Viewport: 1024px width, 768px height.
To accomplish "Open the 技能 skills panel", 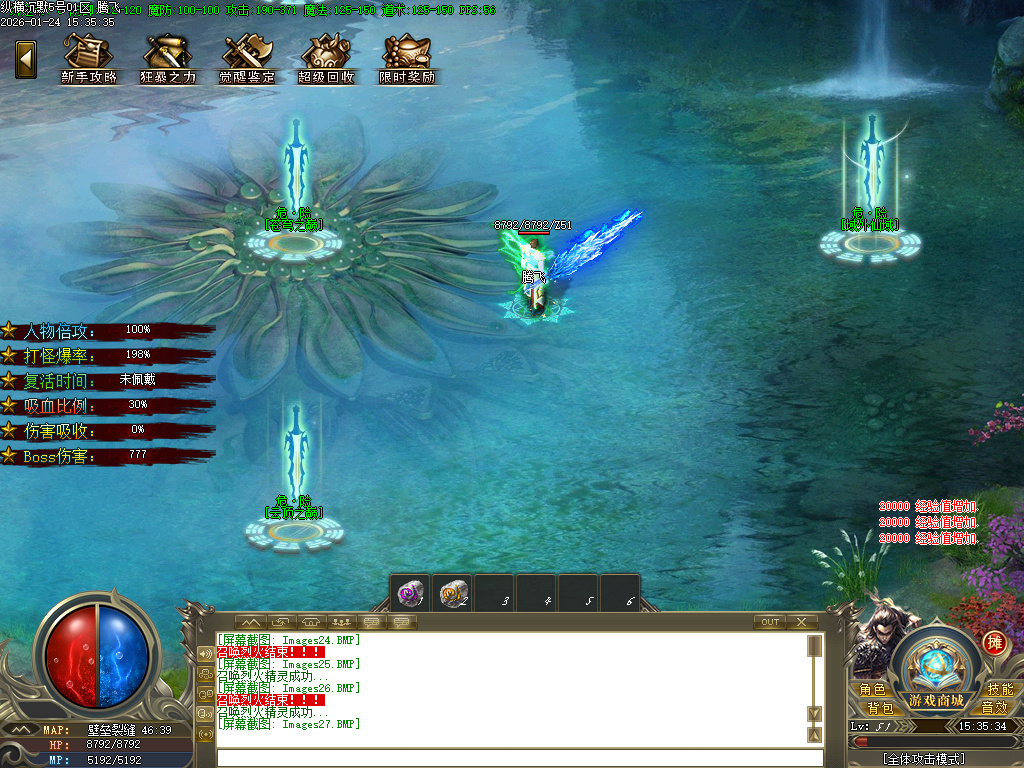I will click(1000, 689).
